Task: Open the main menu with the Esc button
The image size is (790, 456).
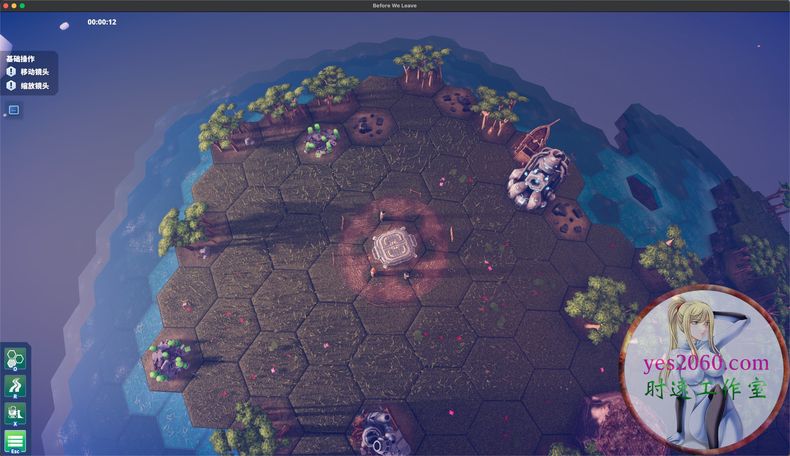Action: tap(15, 440)
